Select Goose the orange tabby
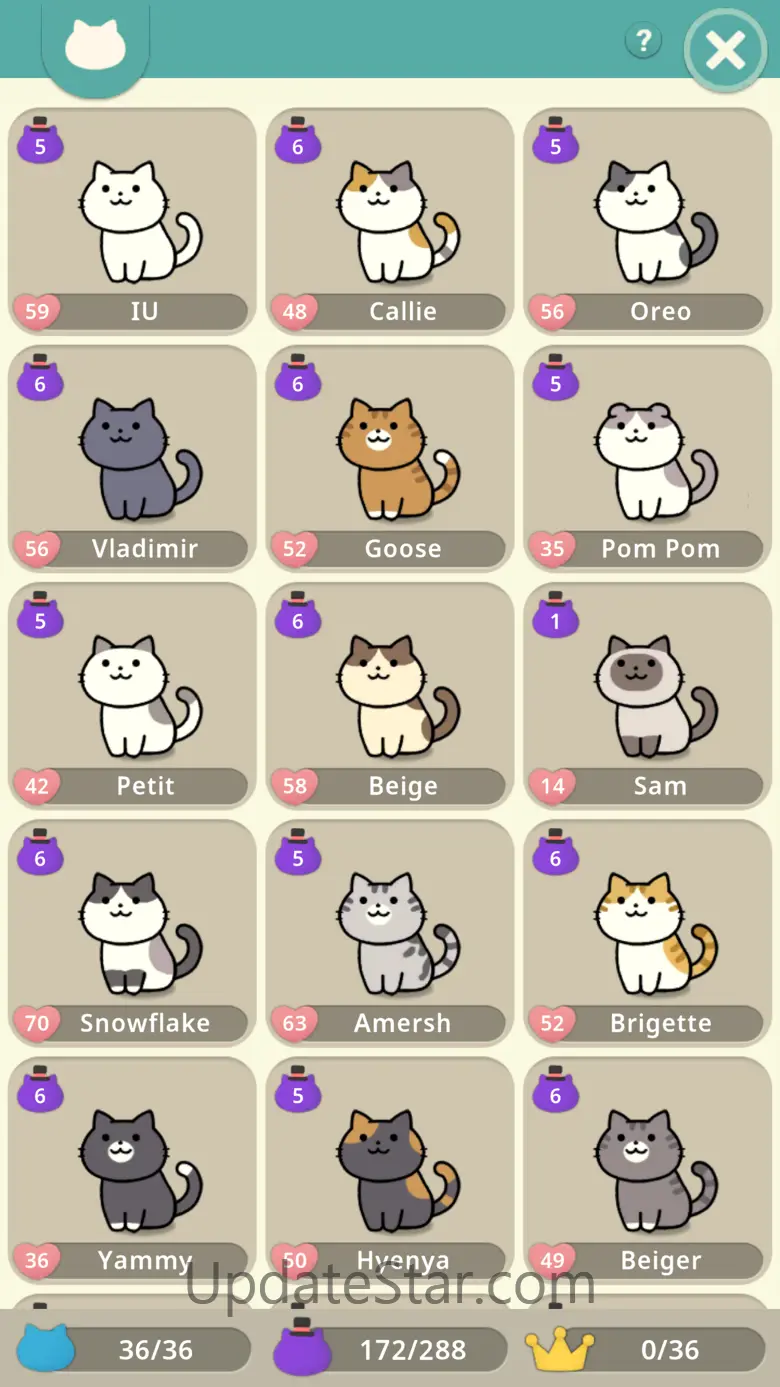780x1387 pixels. 390,459
